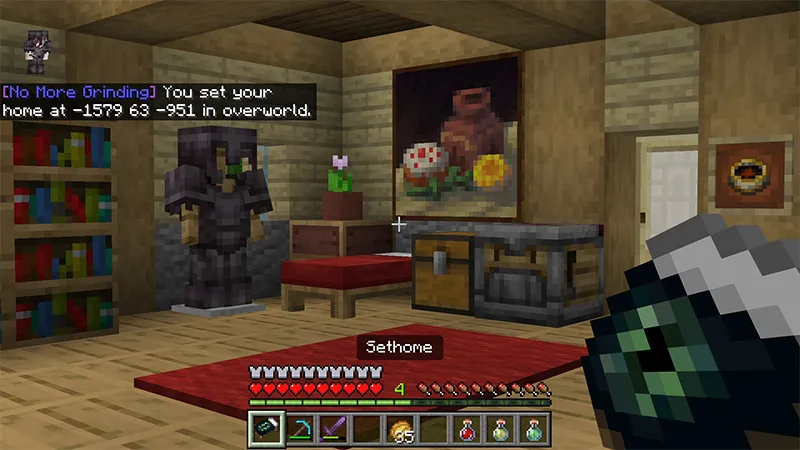Click the set home chat message
The image size is (800, 450).
[x=158, y=100]
